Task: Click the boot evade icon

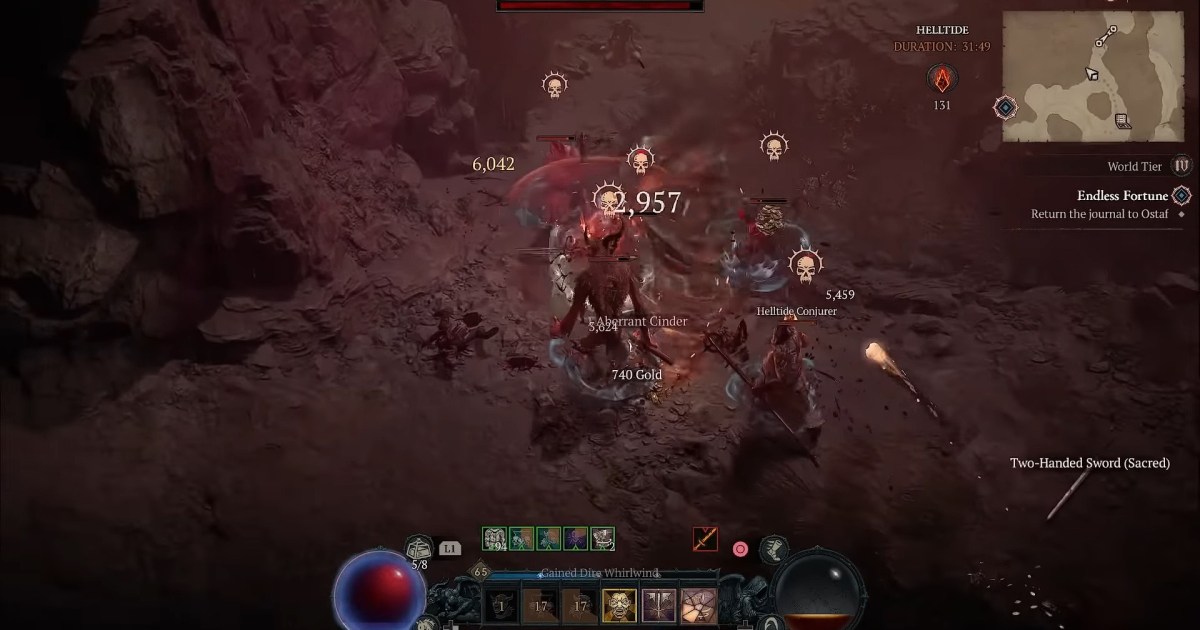Action: tap(772, 548)
